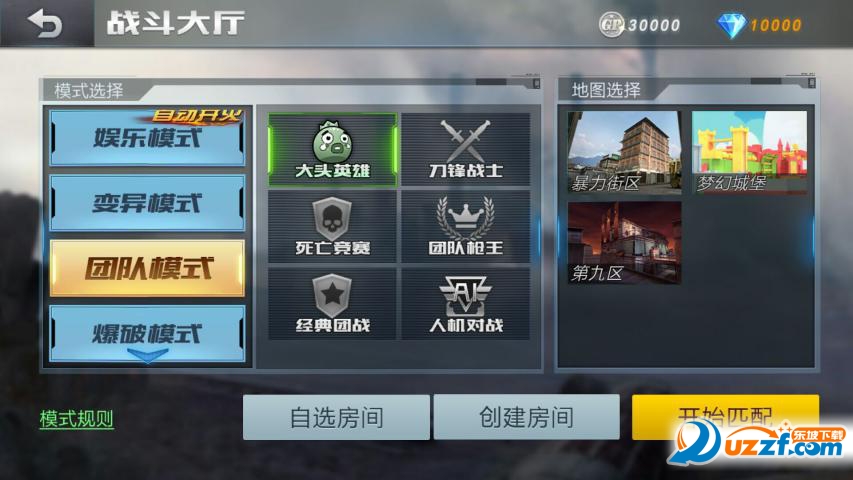Screen dimensions: 853x480
Task: Select 爆破模式 demolition mode
Action: [147, 332]
